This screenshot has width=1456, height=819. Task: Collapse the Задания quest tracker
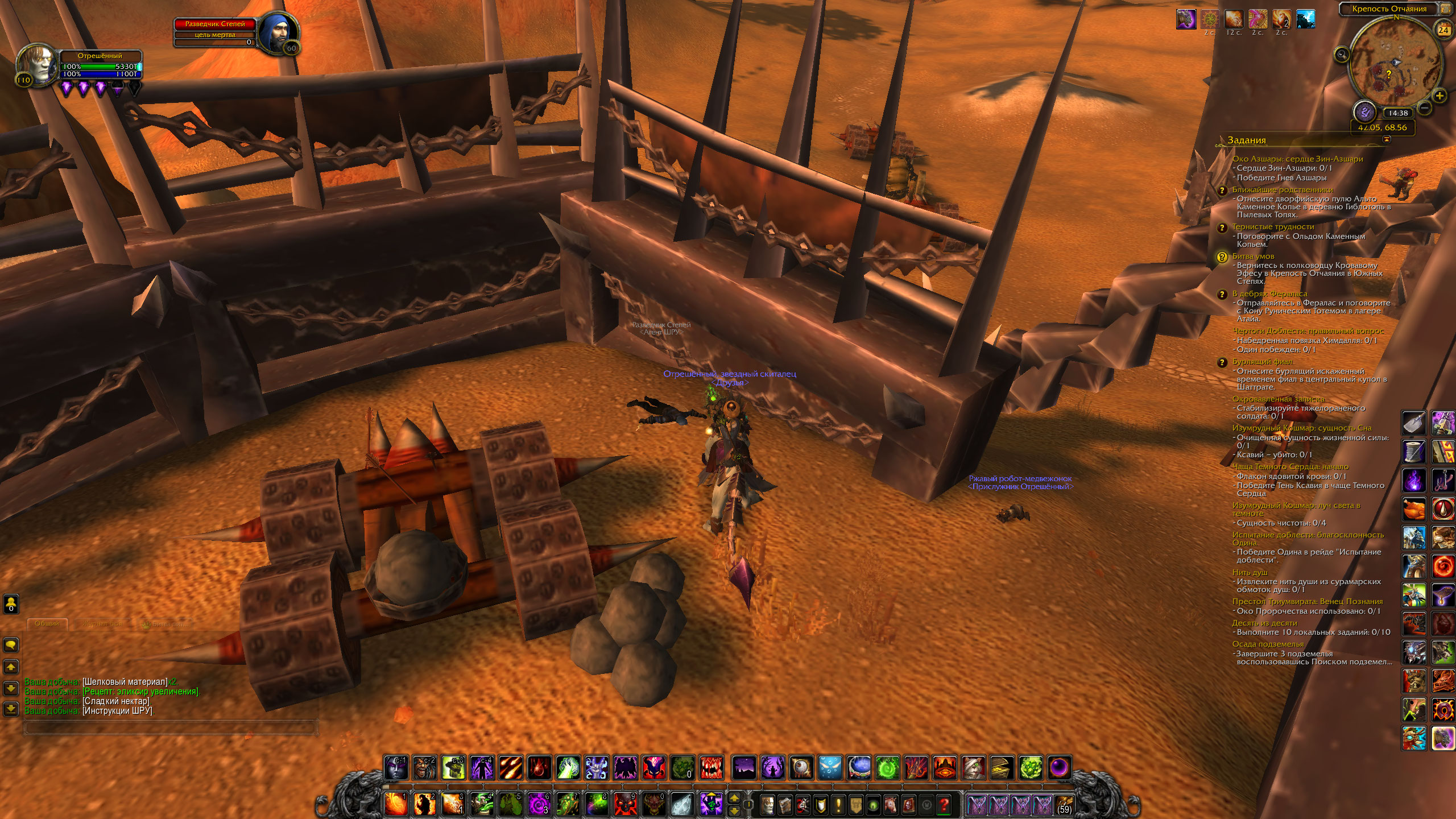(1387, 139)
